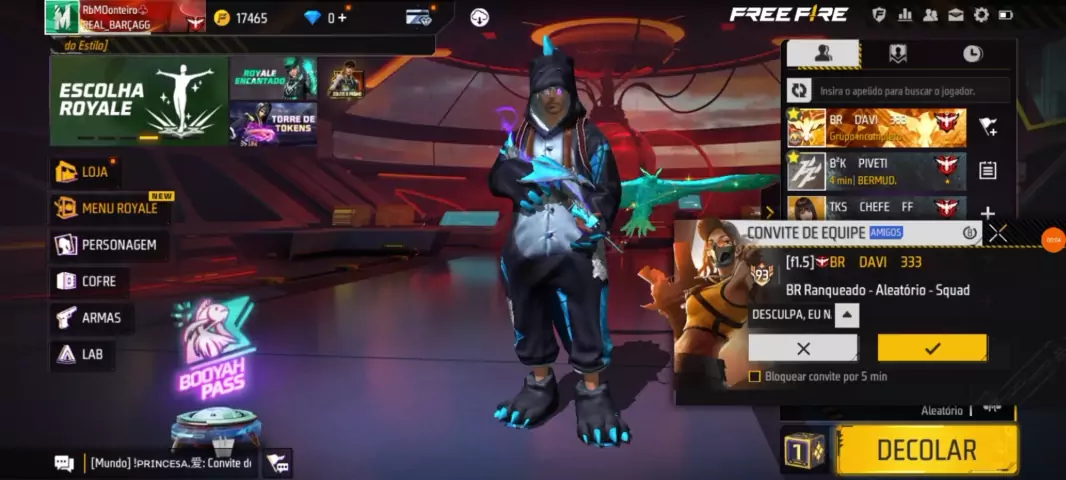Viewport: 1066px width, 480px height.
Task: Click the friend search nickname field
Action: [912, 91]
